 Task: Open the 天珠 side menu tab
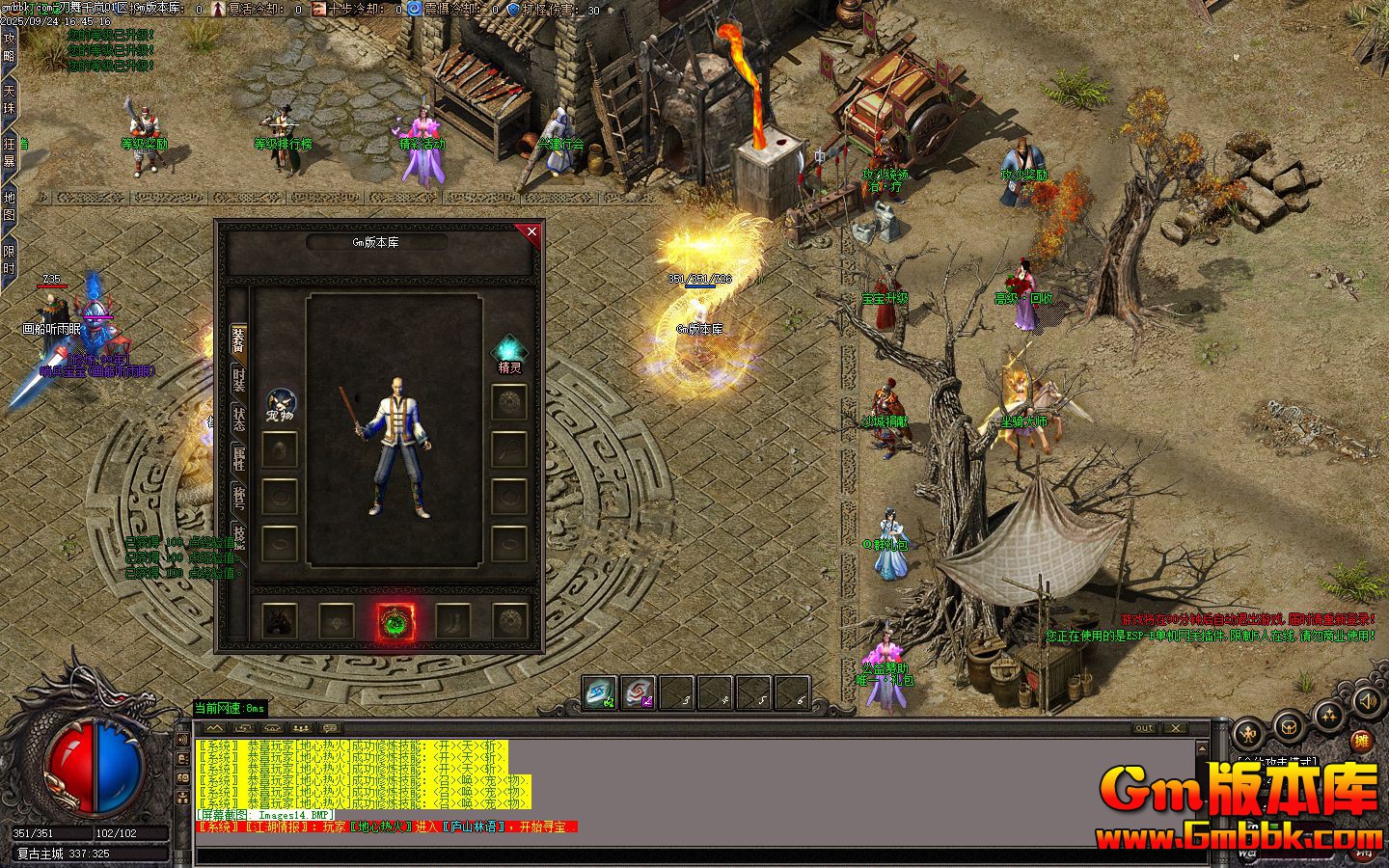[10, 98]
